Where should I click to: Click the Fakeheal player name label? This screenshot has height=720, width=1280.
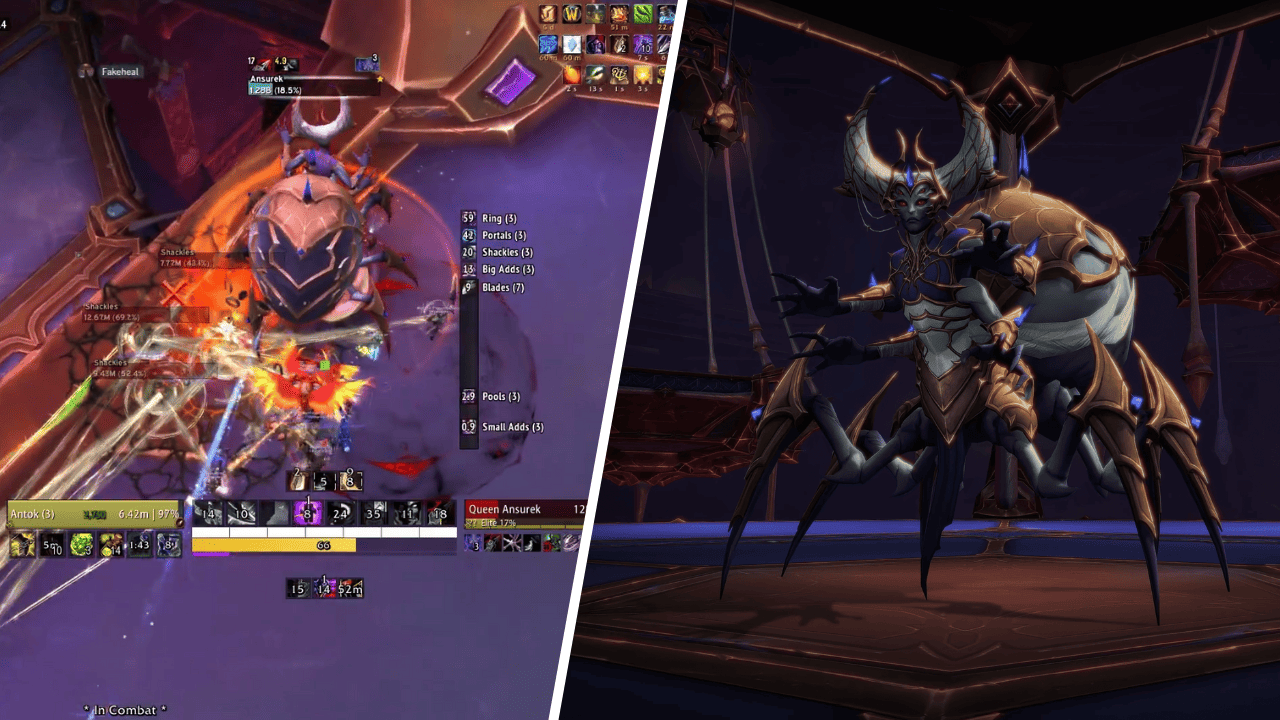pyautogui.click(x=119, y=72)
